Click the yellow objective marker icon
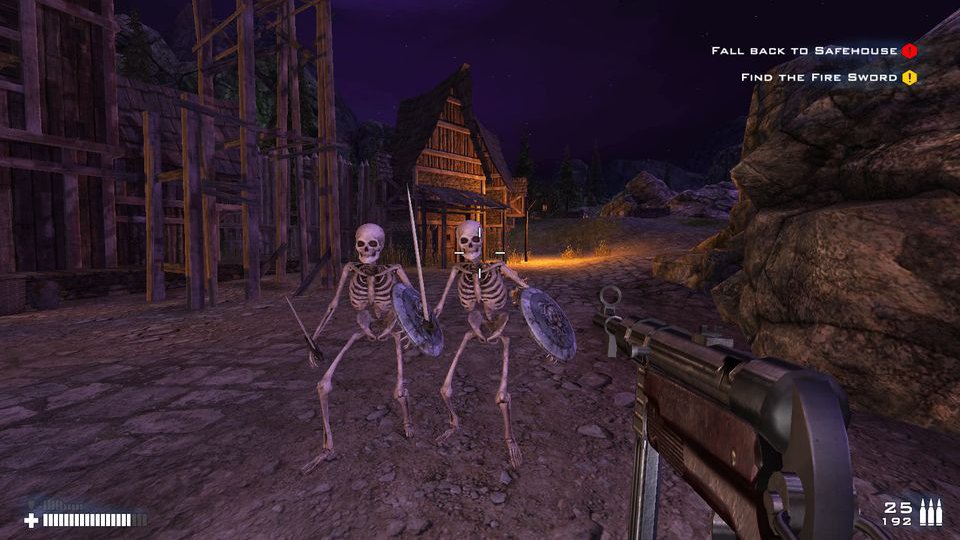 point(909,77)
